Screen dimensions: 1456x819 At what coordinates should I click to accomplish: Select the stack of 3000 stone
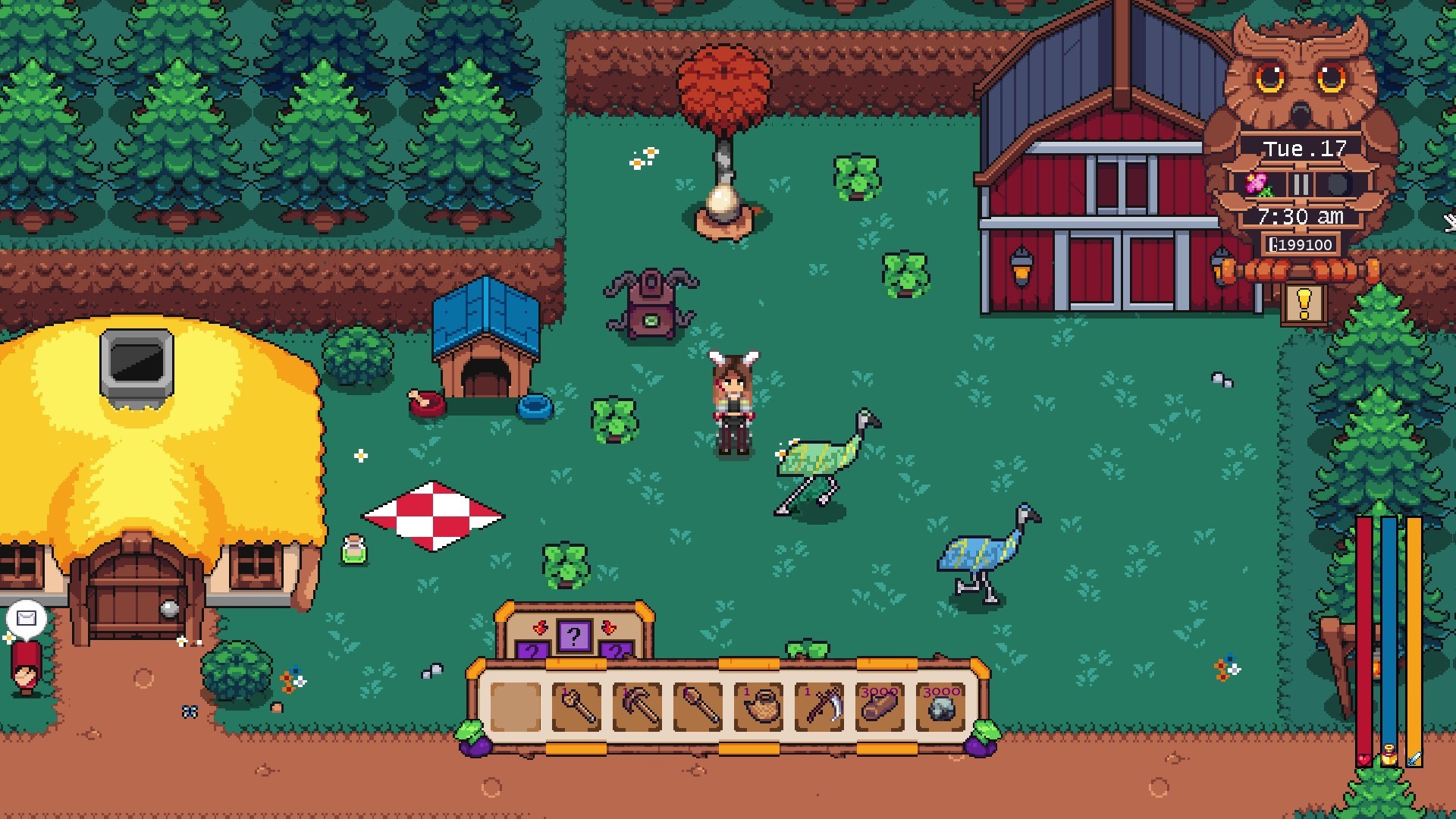pyautogui.click(x=940, y=708)
